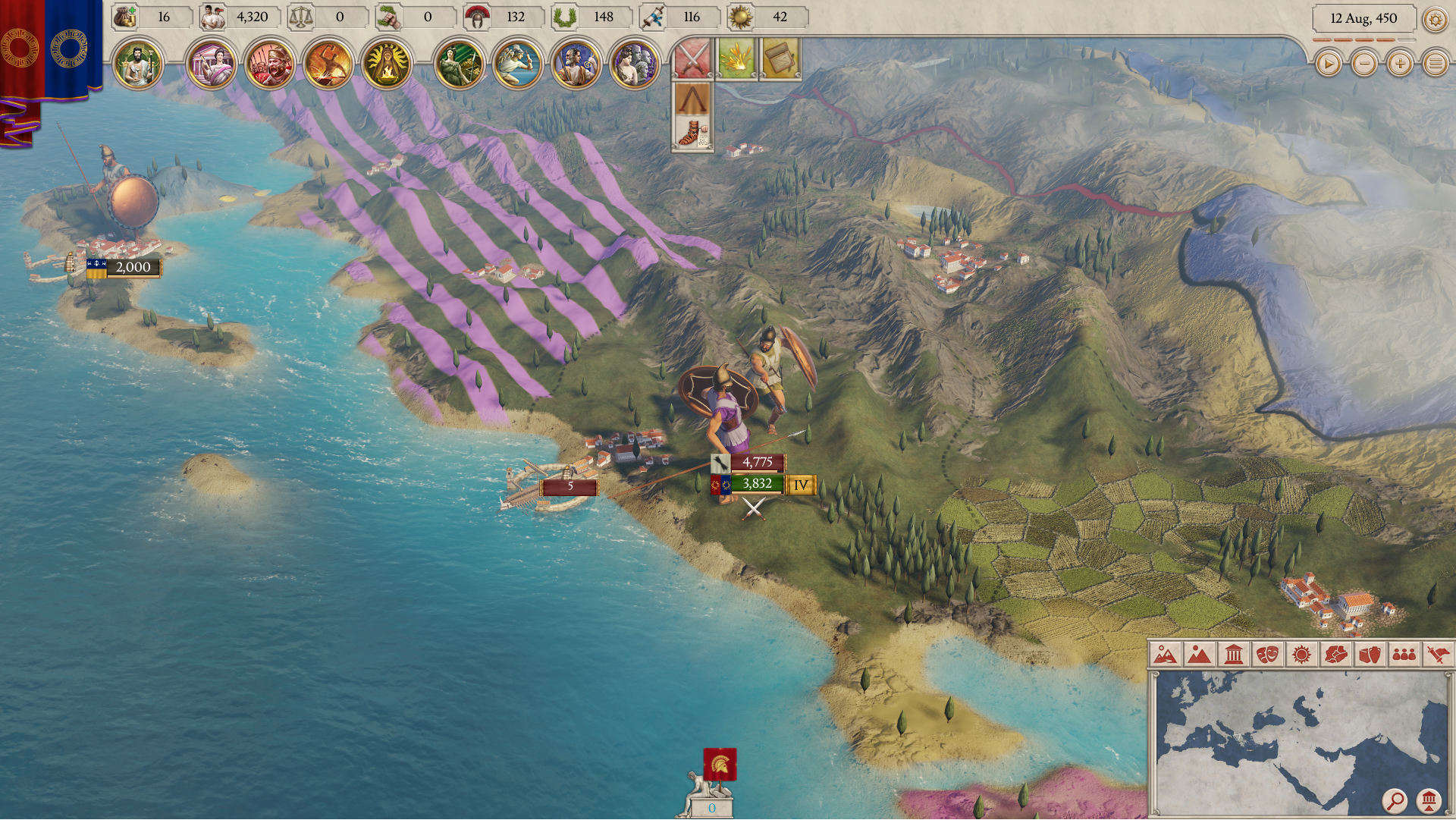Open the outliner hamburger menu
The width and height of the screenshot is (1456, 820).
coord(1436,64)
